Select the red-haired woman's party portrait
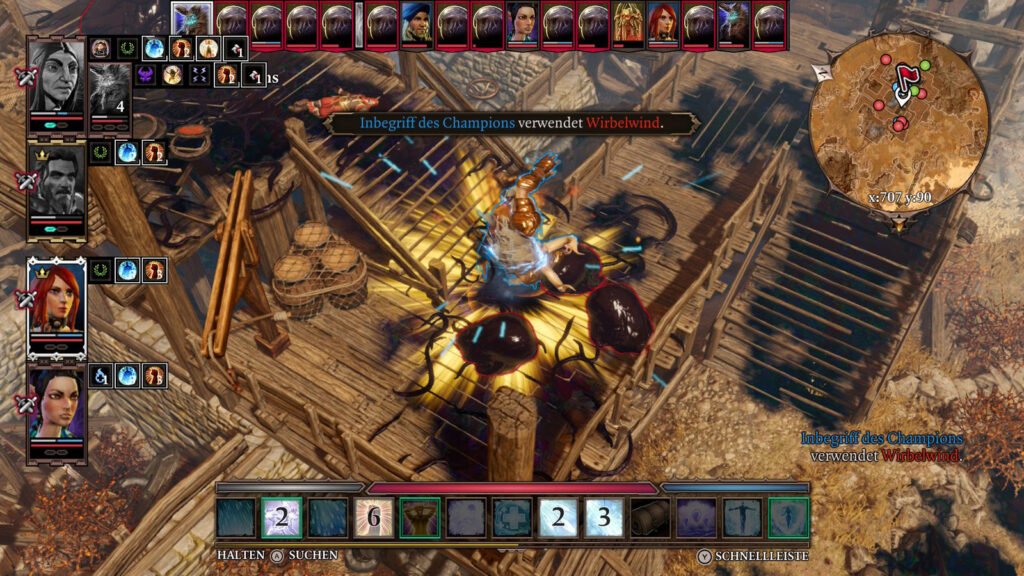The width and height of the screenshot is (1024, 576). coord(56,299)
